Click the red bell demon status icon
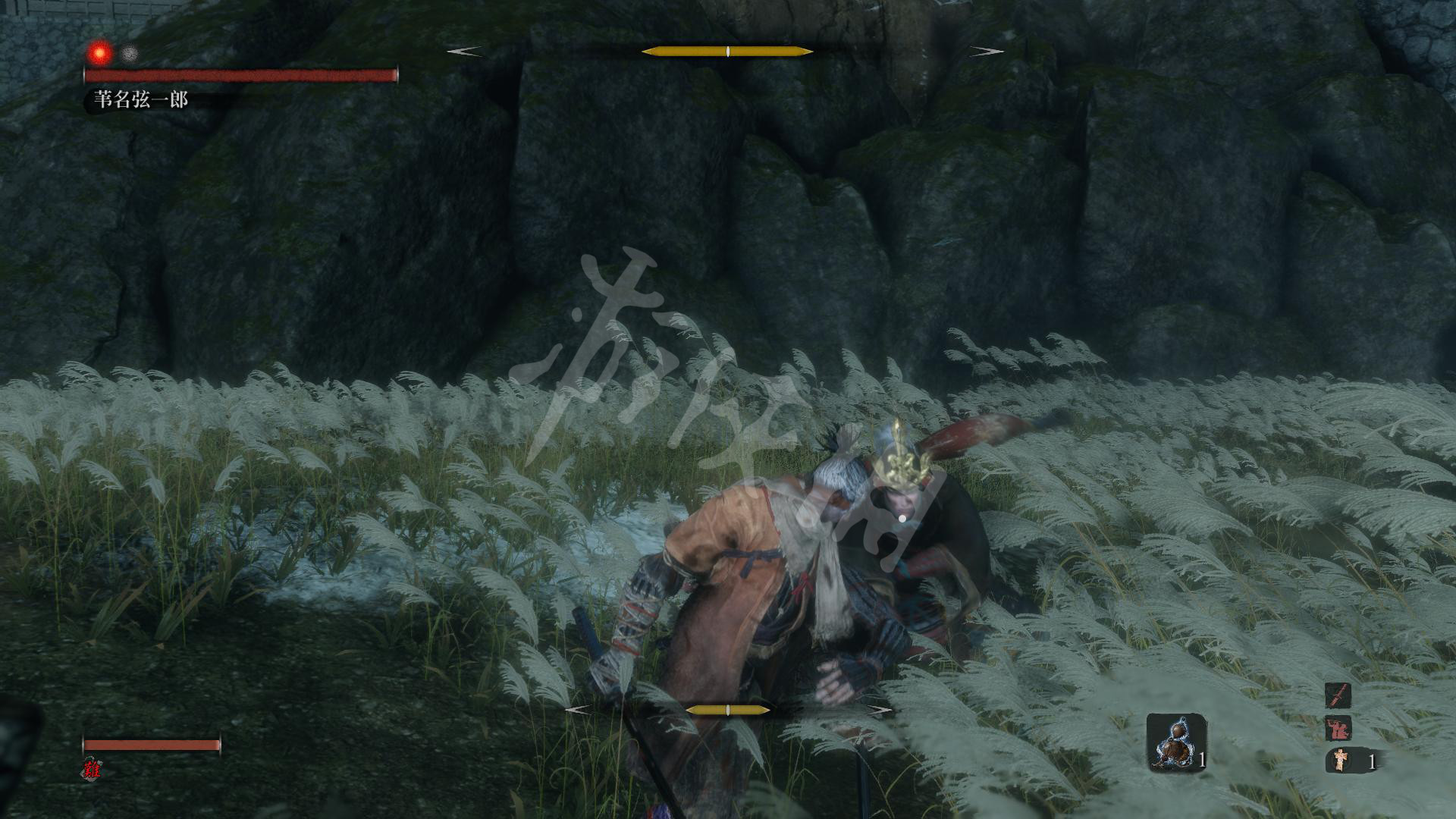 pyautogui.click(x=93, y=768)
